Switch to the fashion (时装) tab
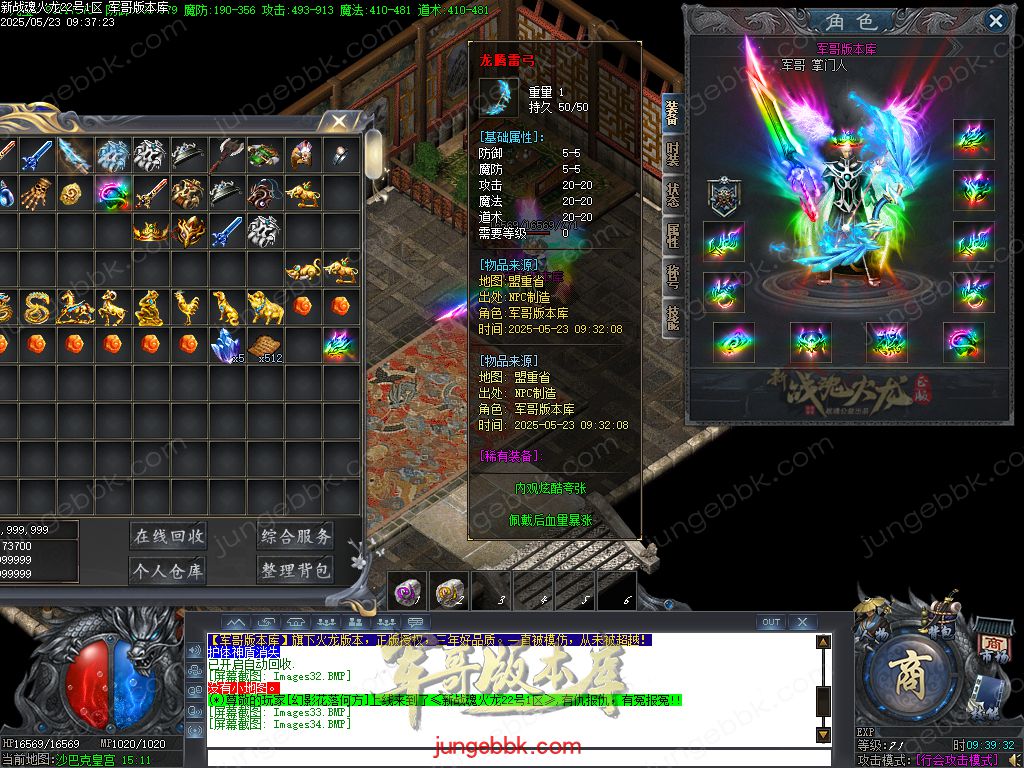This screenshot has width=1024, height=768. (x=673, y=154)
